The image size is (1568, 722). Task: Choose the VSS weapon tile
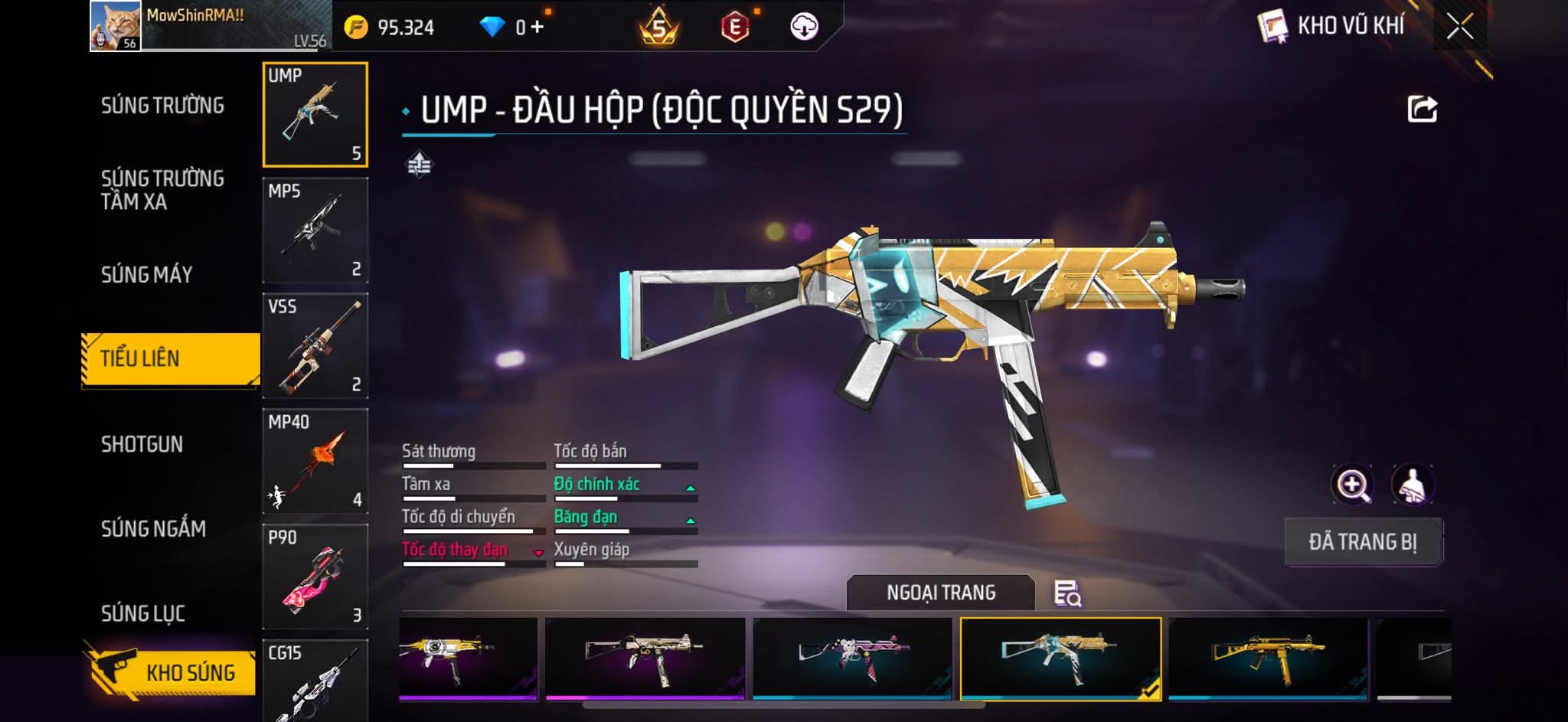tap(315, 345)
